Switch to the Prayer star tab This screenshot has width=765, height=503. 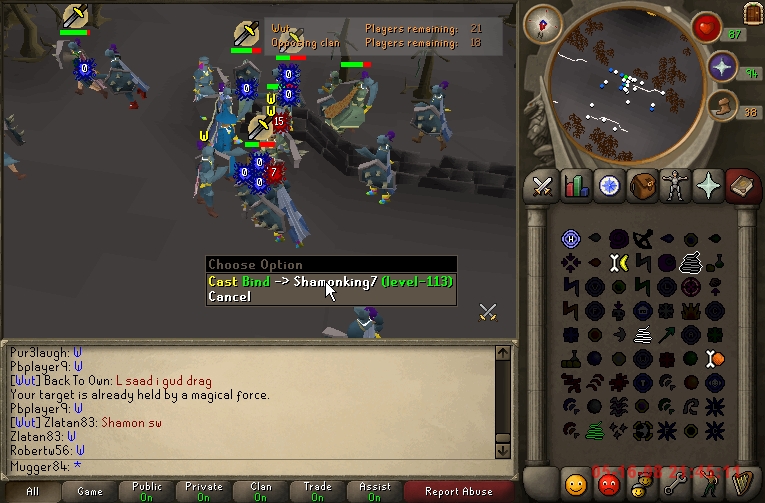(x=708, y=186)
